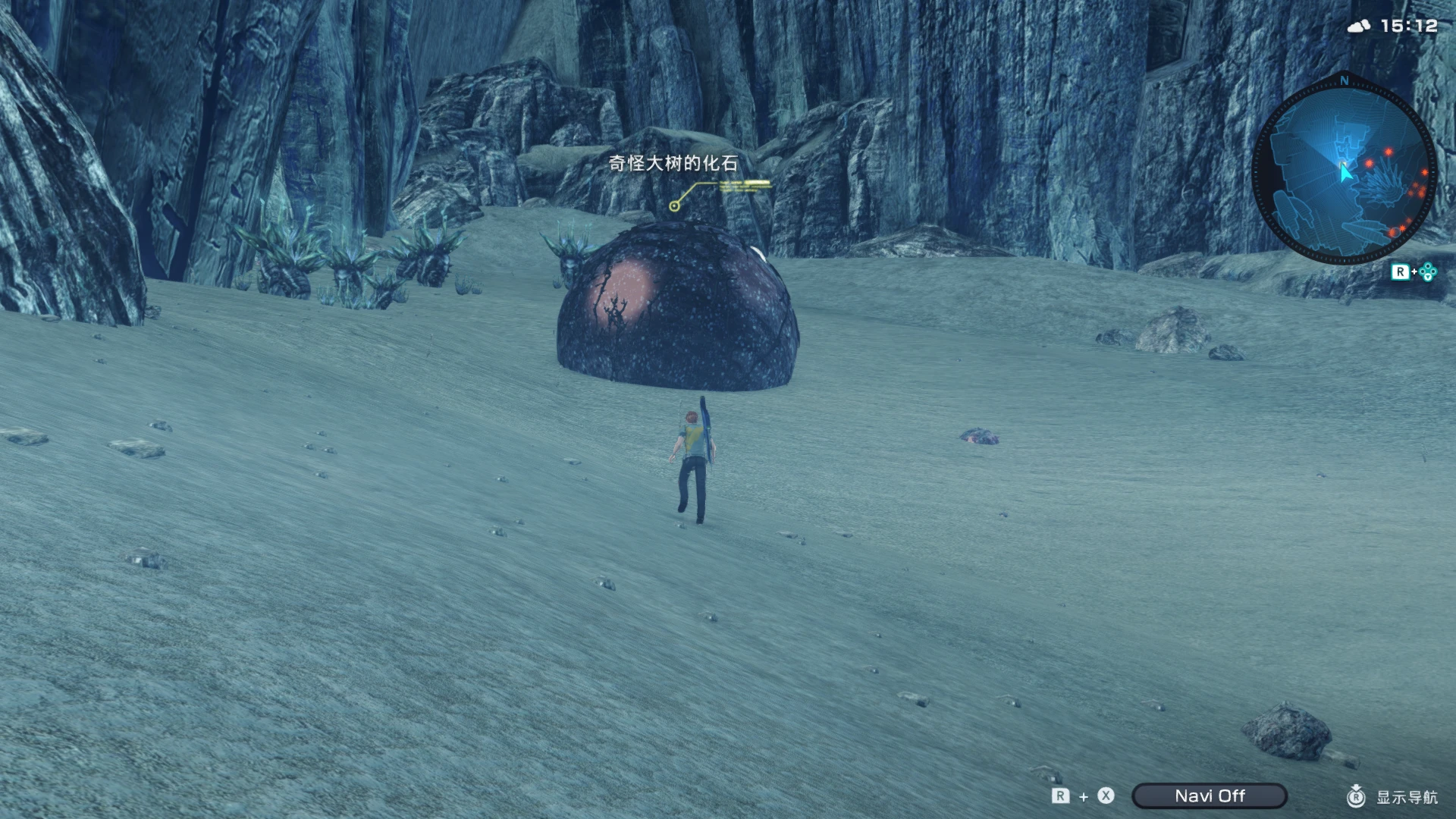Click the N compass marker on the minimap
This screenshot has height=819, width=1456.
(x=1343, y=81)
